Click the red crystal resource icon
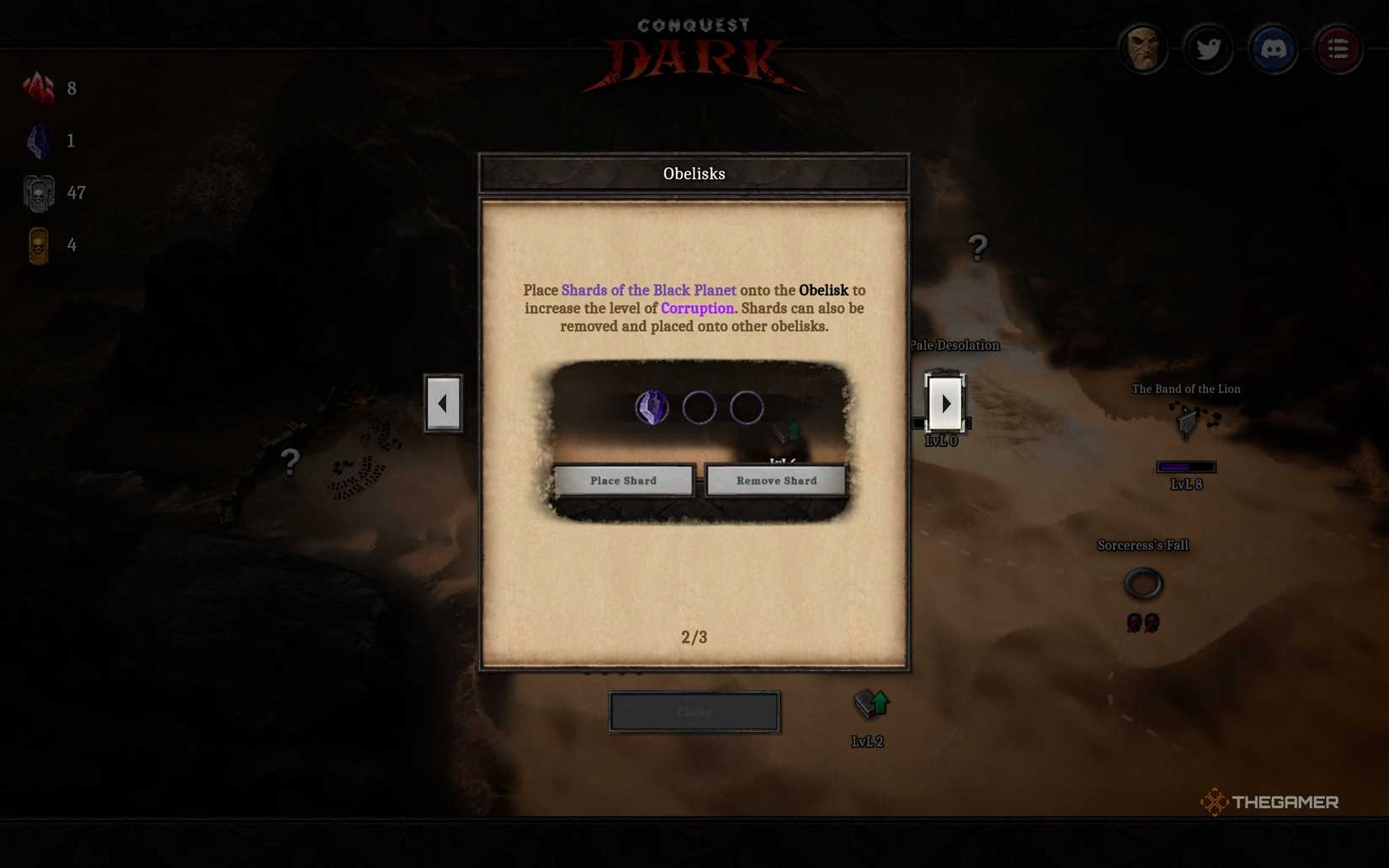The image size is (1389, 868). pos(38,88)
